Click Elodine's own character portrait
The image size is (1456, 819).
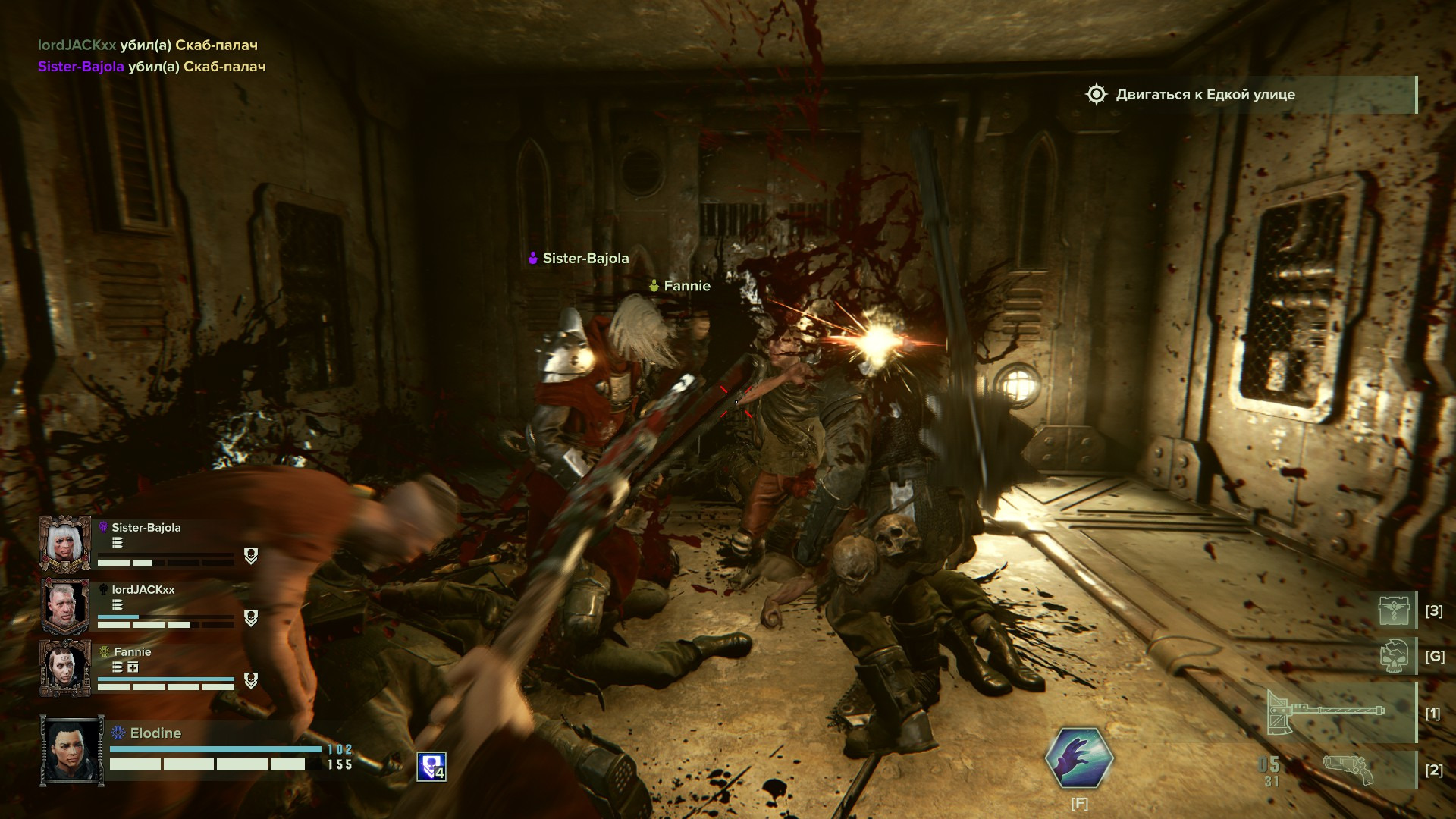[72, 749]
